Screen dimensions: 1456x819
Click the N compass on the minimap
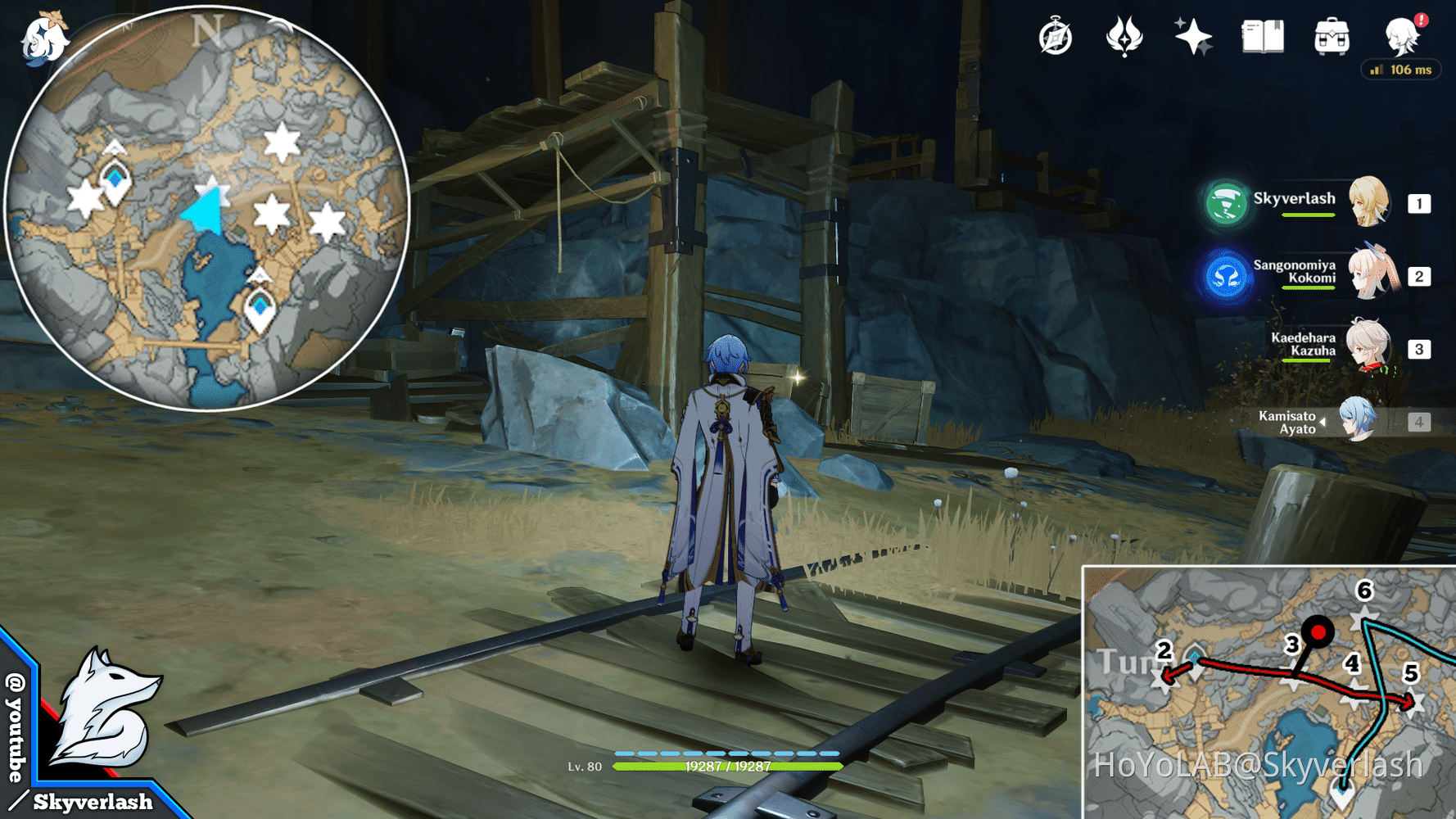pyautogui.click(x=210, y=31)
